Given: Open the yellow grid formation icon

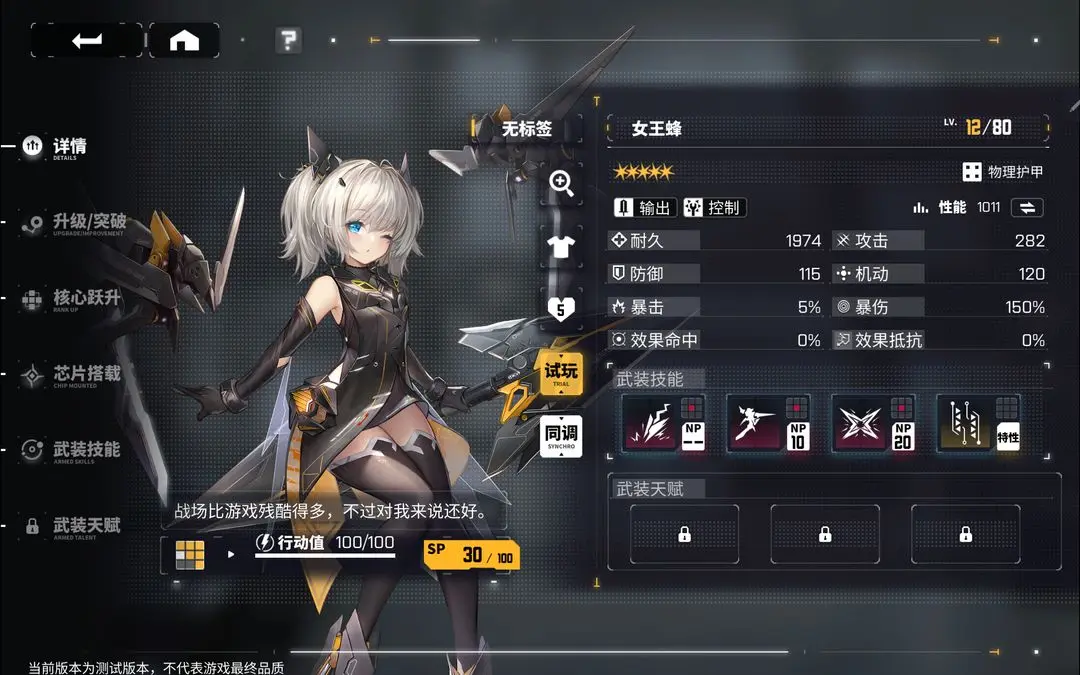Looking at the screenshot, I should [x=190, y=553].
